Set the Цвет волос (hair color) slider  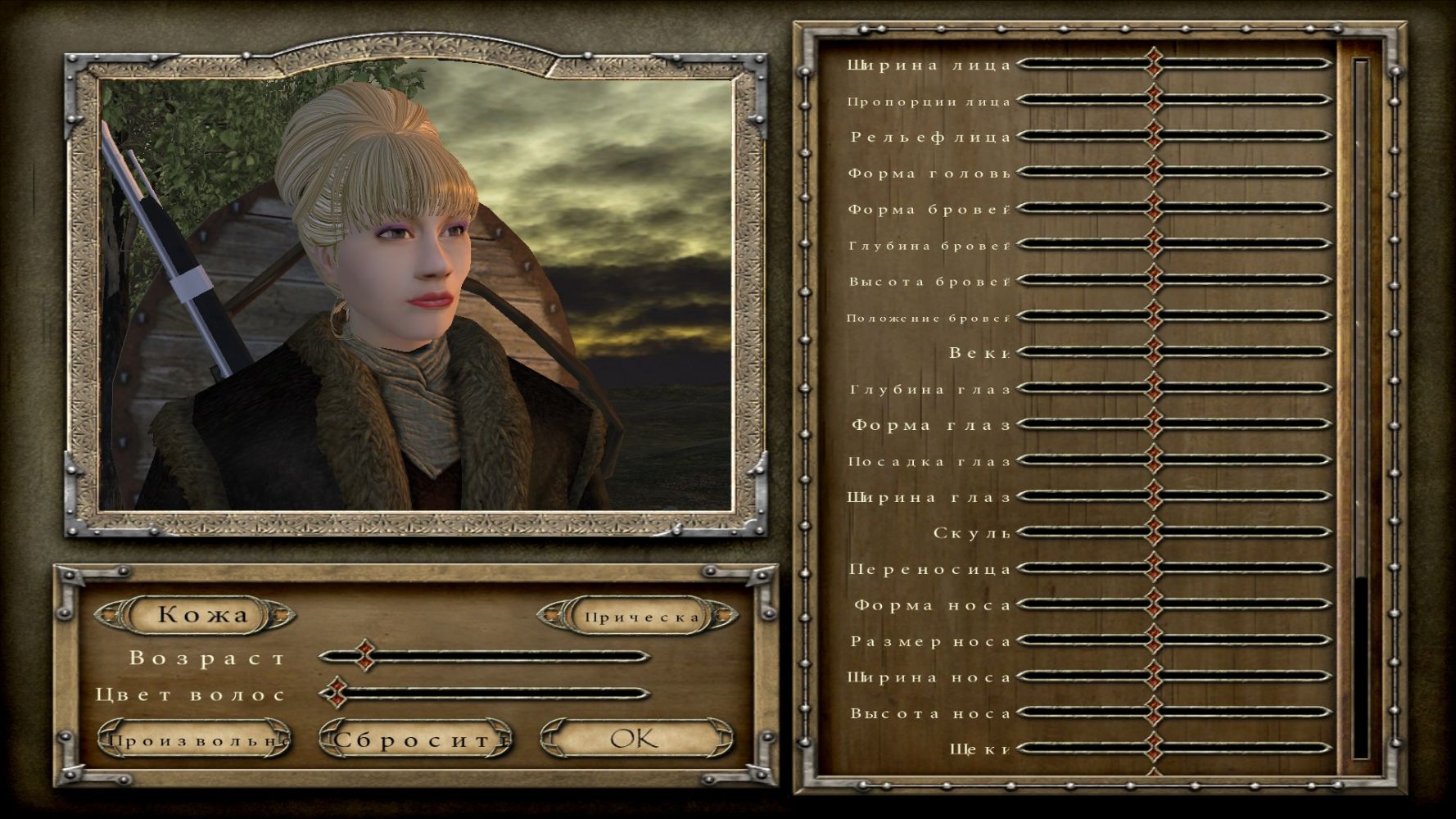click(334, 693)
